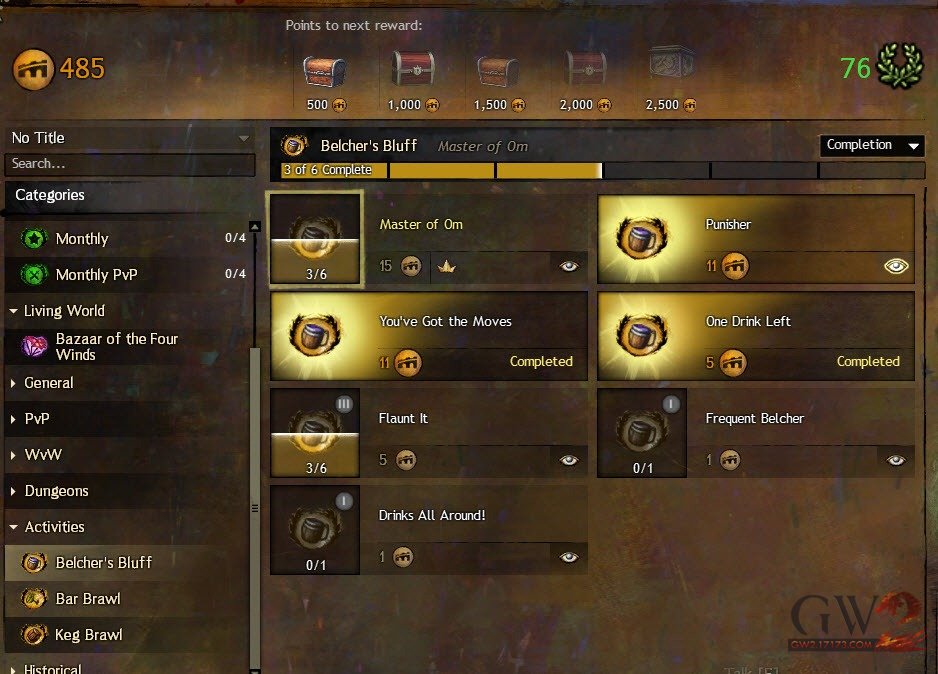Toggle watch eye on Master of Om

569,266
